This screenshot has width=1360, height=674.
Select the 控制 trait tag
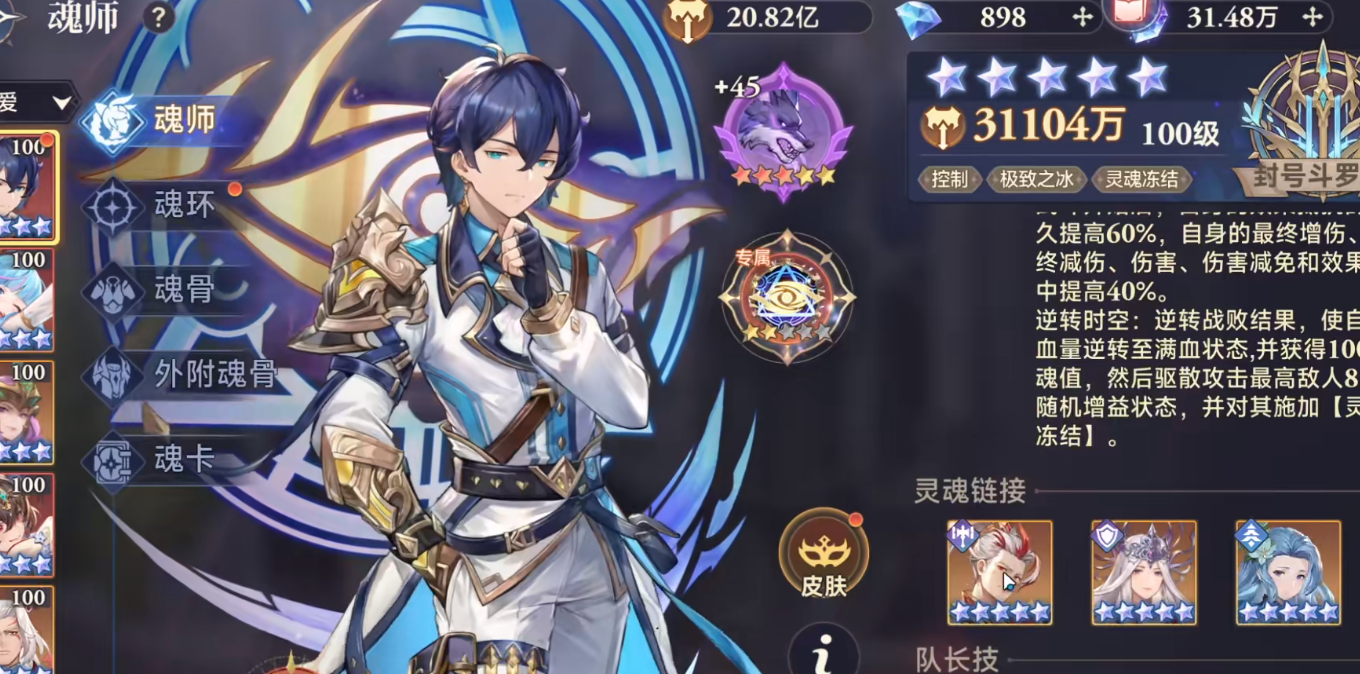click(x=949, y=179)
